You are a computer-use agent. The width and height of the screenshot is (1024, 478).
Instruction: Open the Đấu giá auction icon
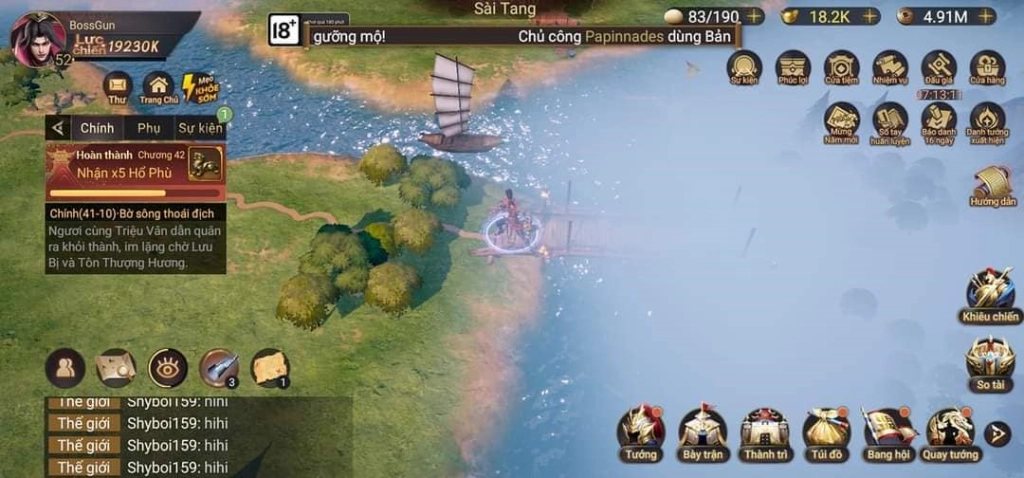tap(939, 66)
